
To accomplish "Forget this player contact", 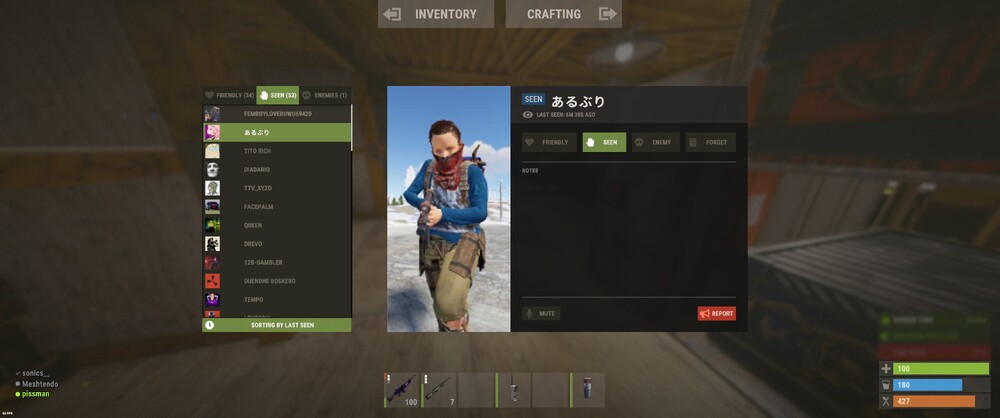I will click(x=710, y=142).
